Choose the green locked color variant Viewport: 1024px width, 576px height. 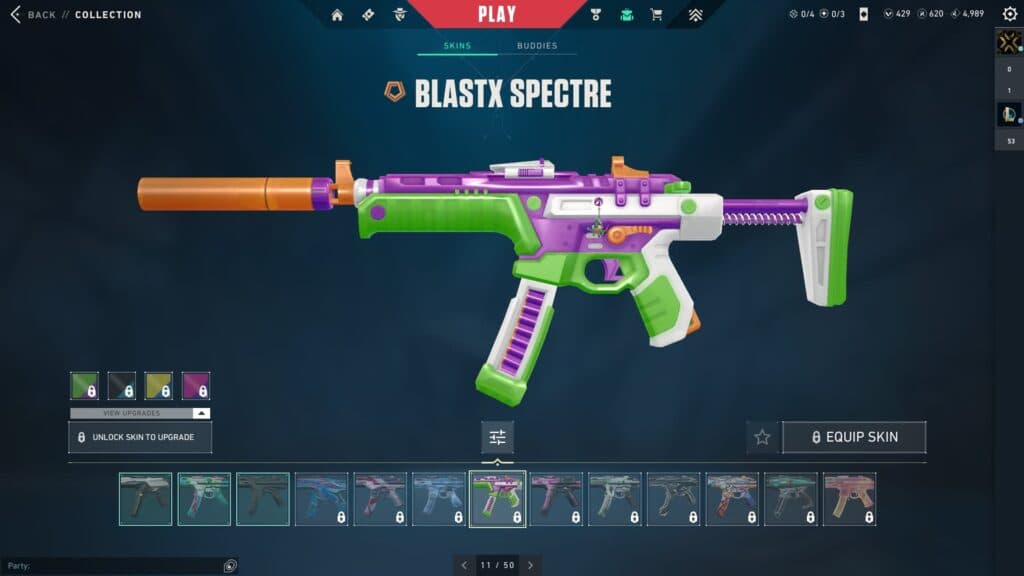point(84,386)
